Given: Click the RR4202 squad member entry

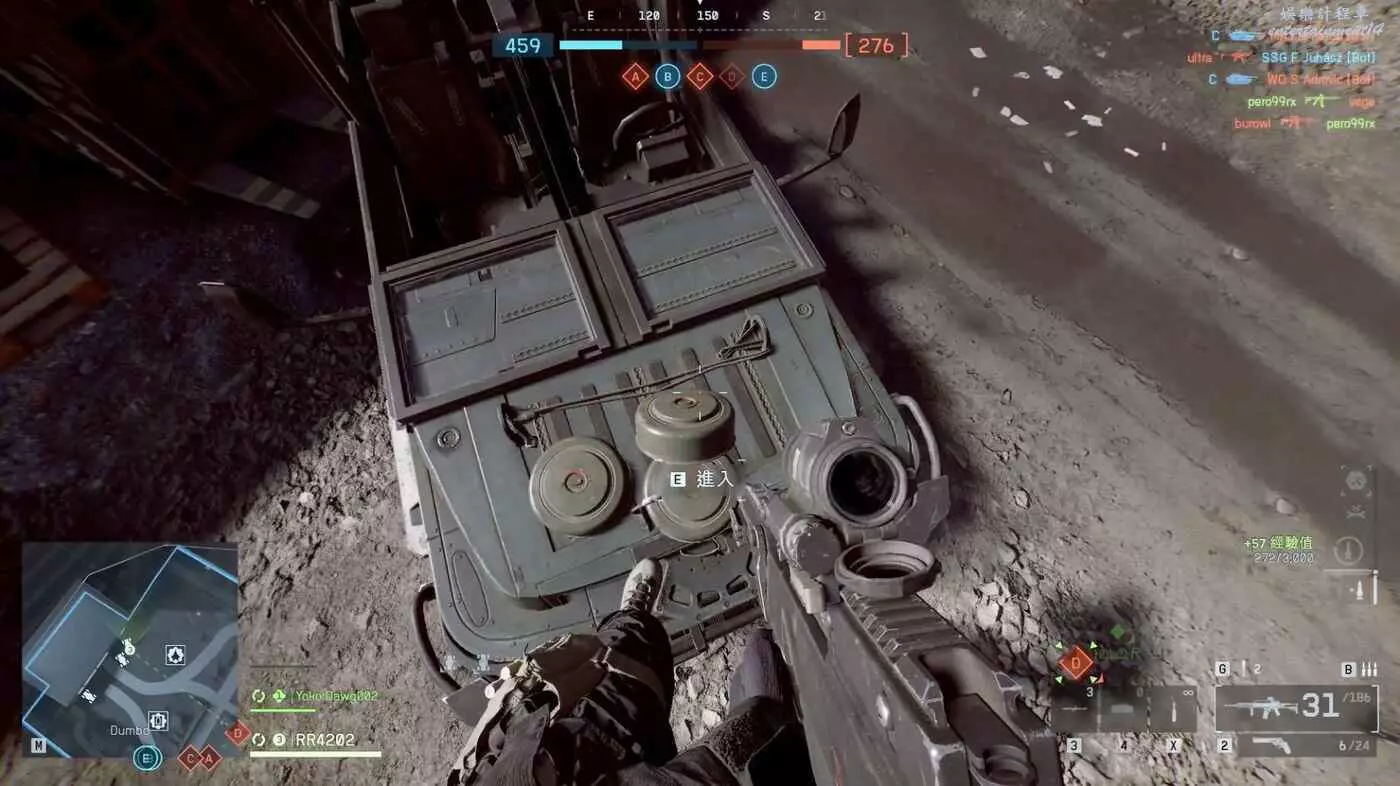Looking at the screenshot, I should 324,741.
